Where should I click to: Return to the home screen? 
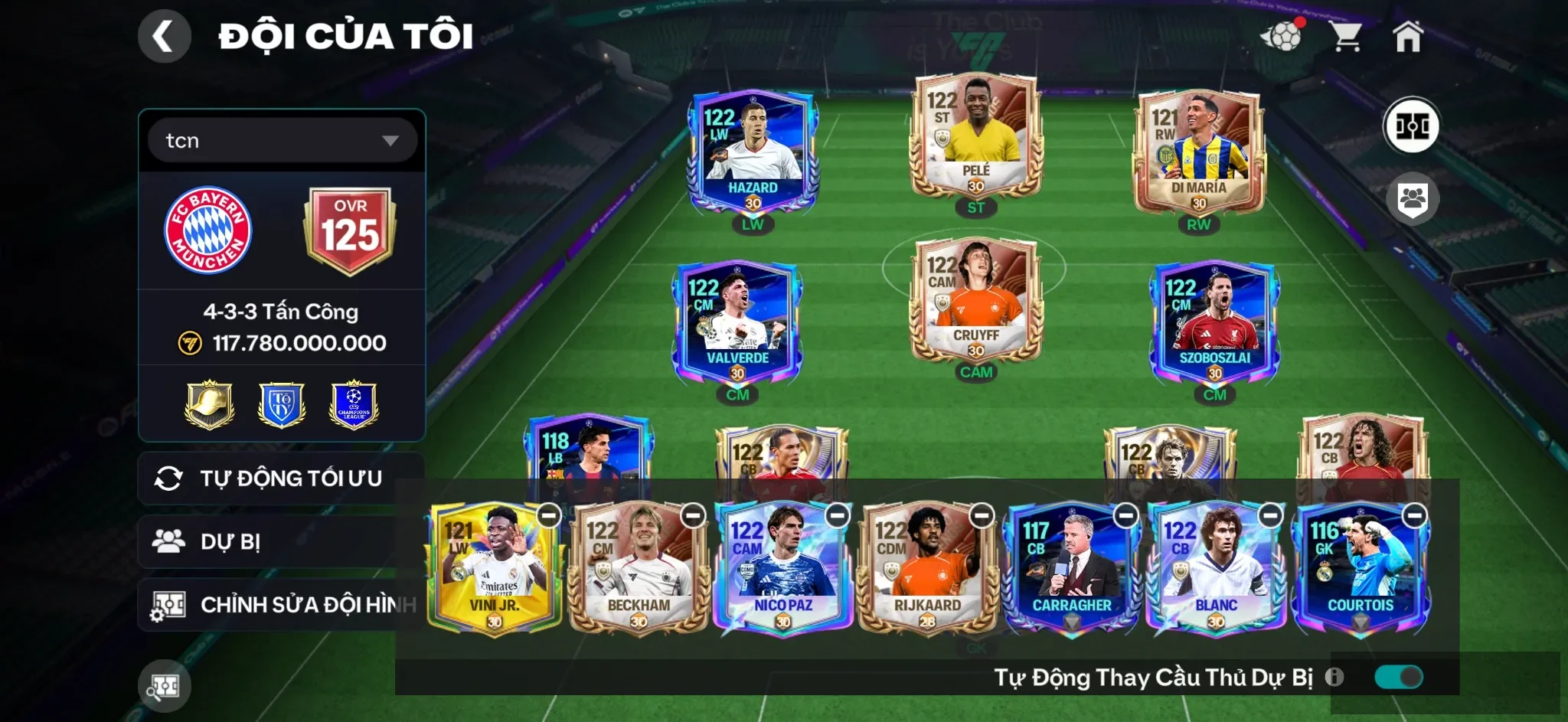(x=1407, y=36)
